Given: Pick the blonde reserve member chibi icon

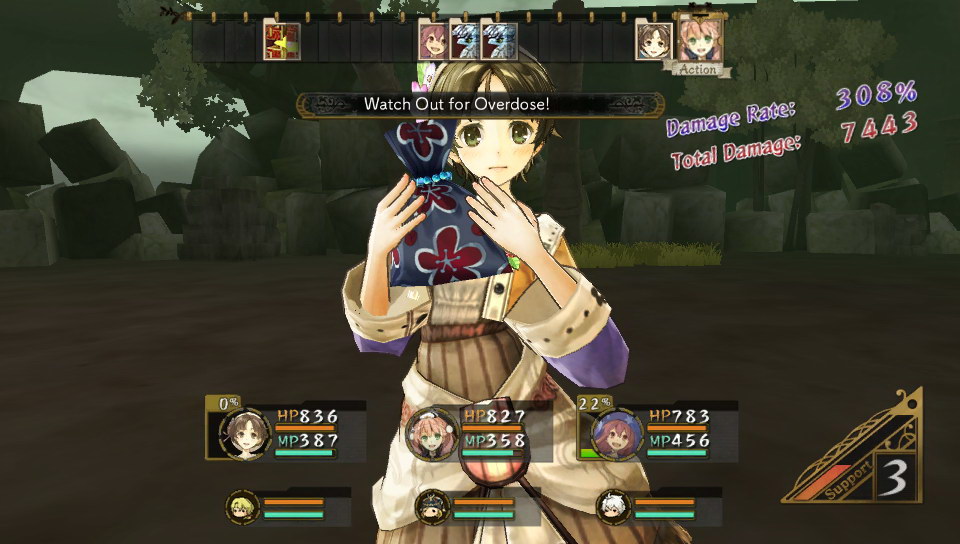Looking at the screenshot, I should point(242,506).
